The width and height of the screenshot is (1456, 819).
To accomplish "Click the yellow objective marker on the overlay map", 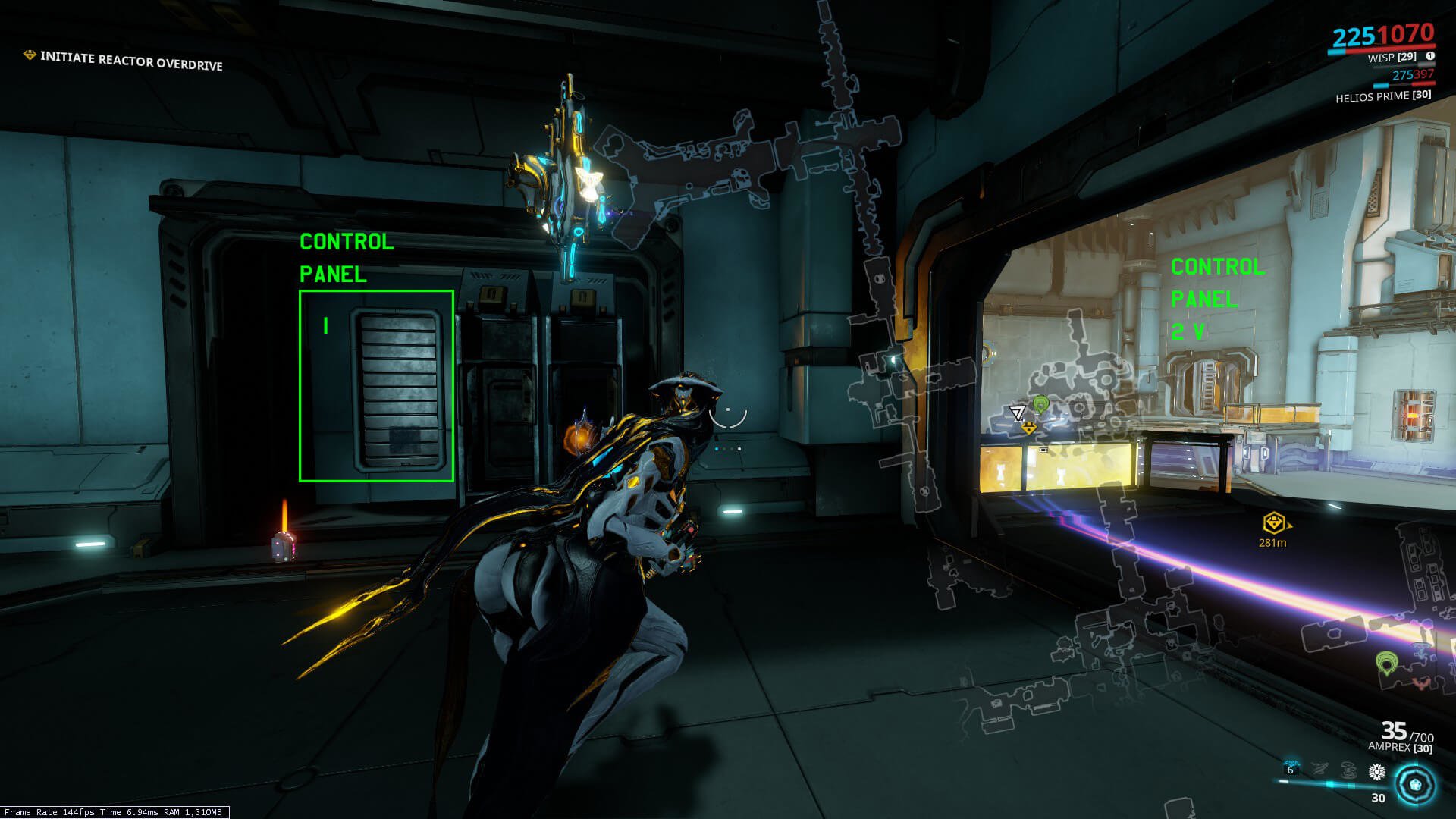I will (x=1028, y=428).
